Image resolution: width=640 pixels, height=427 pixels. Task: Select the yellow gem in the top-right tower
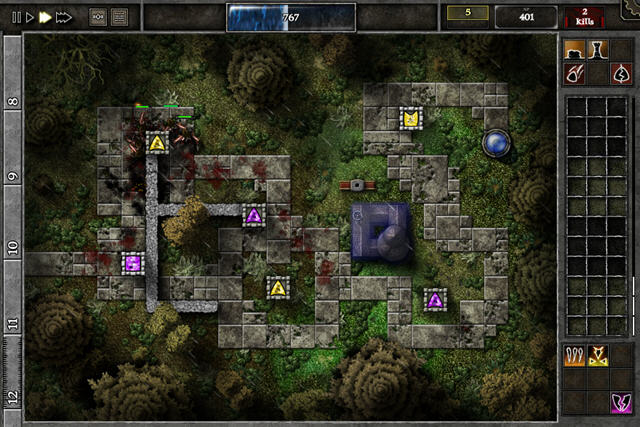pyautogui.click(x=410, y=119)
